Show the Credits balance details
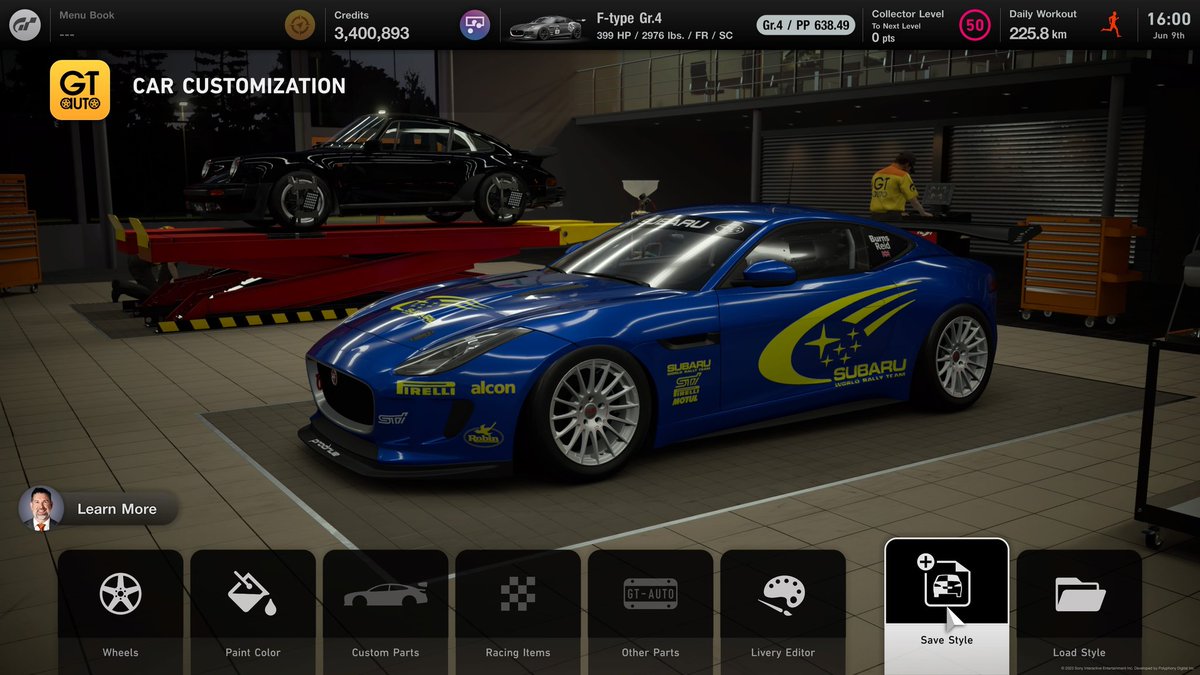 click(x=371, y=25)
